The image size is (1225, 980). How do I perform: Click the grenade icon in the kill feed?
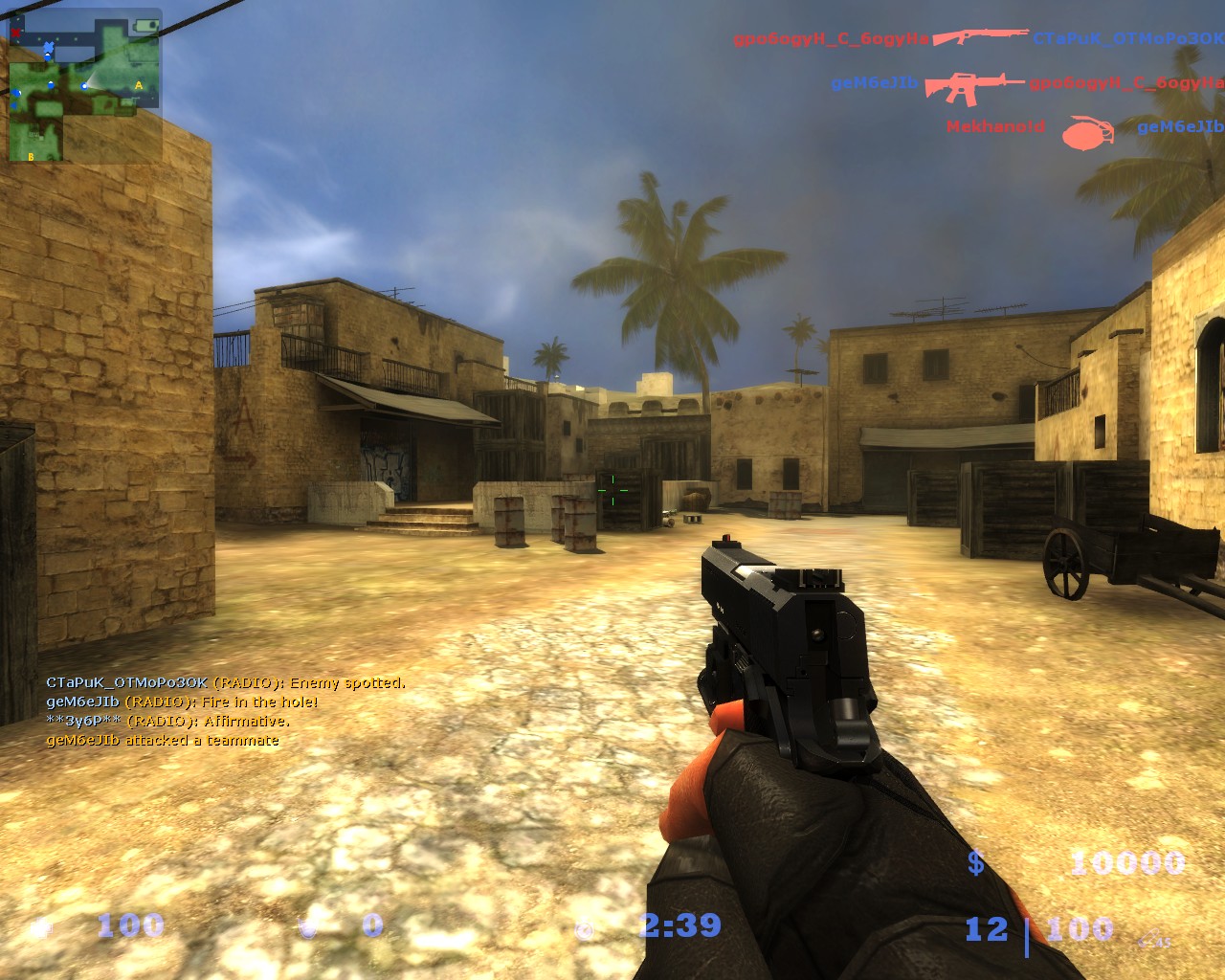coord(1089,132)
